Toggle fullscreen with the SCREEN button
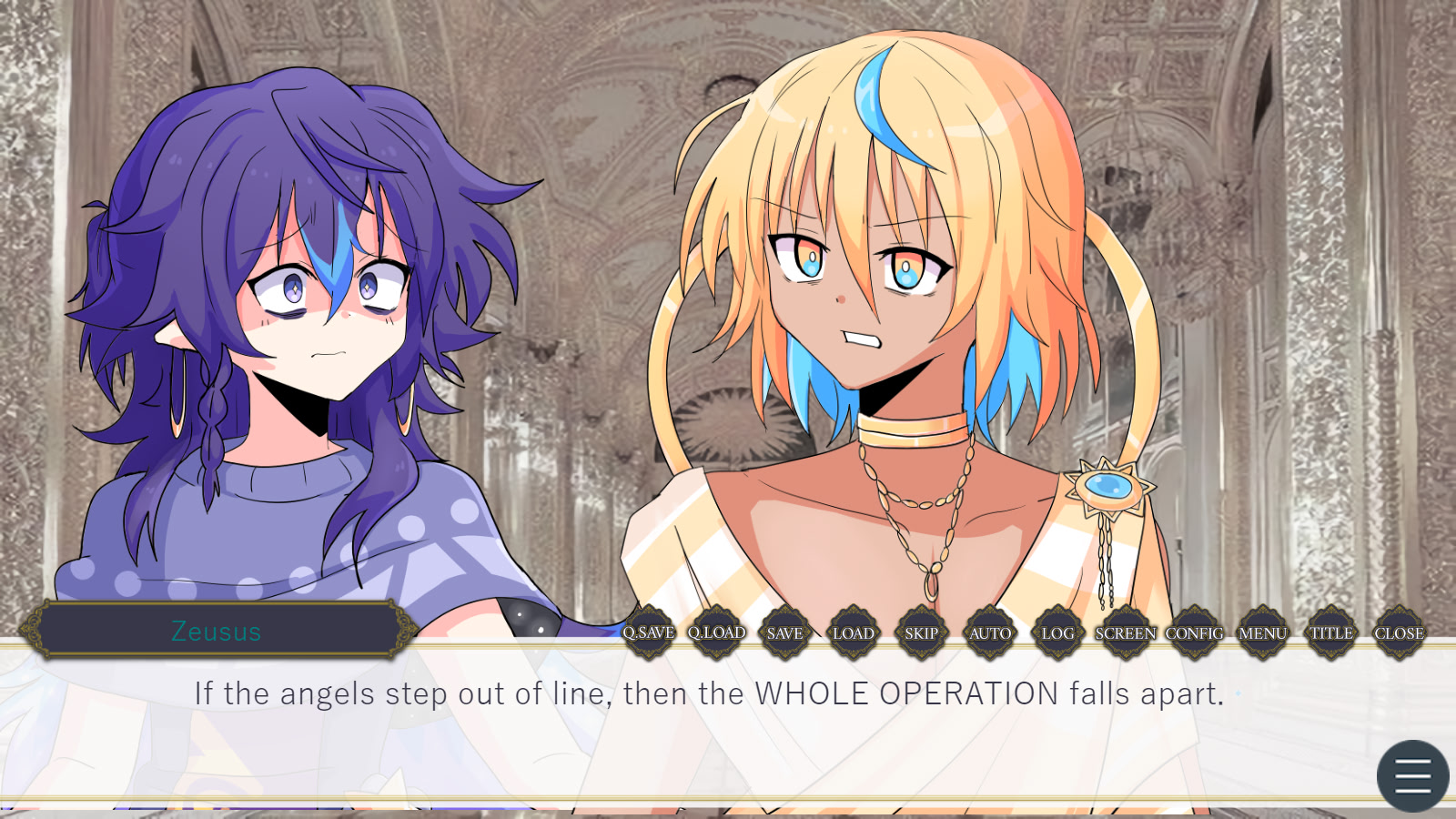The height and width of the screenshot is (819, 1456). 1126,632
